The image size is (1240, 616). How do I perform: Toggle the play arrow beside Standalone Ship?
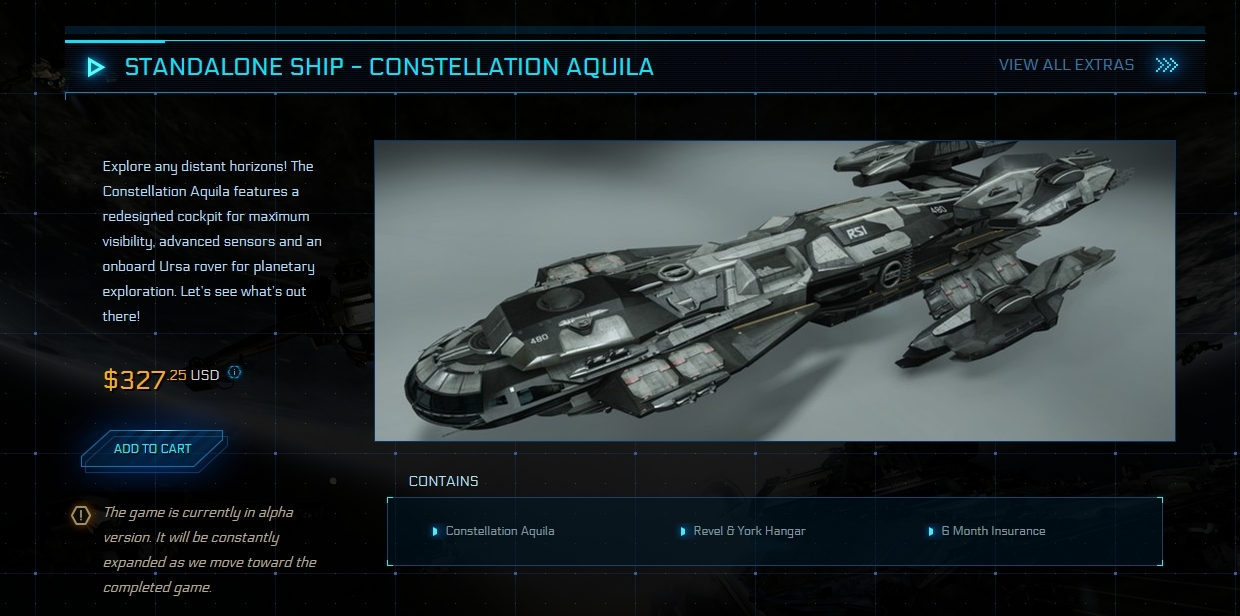(96, 67)
